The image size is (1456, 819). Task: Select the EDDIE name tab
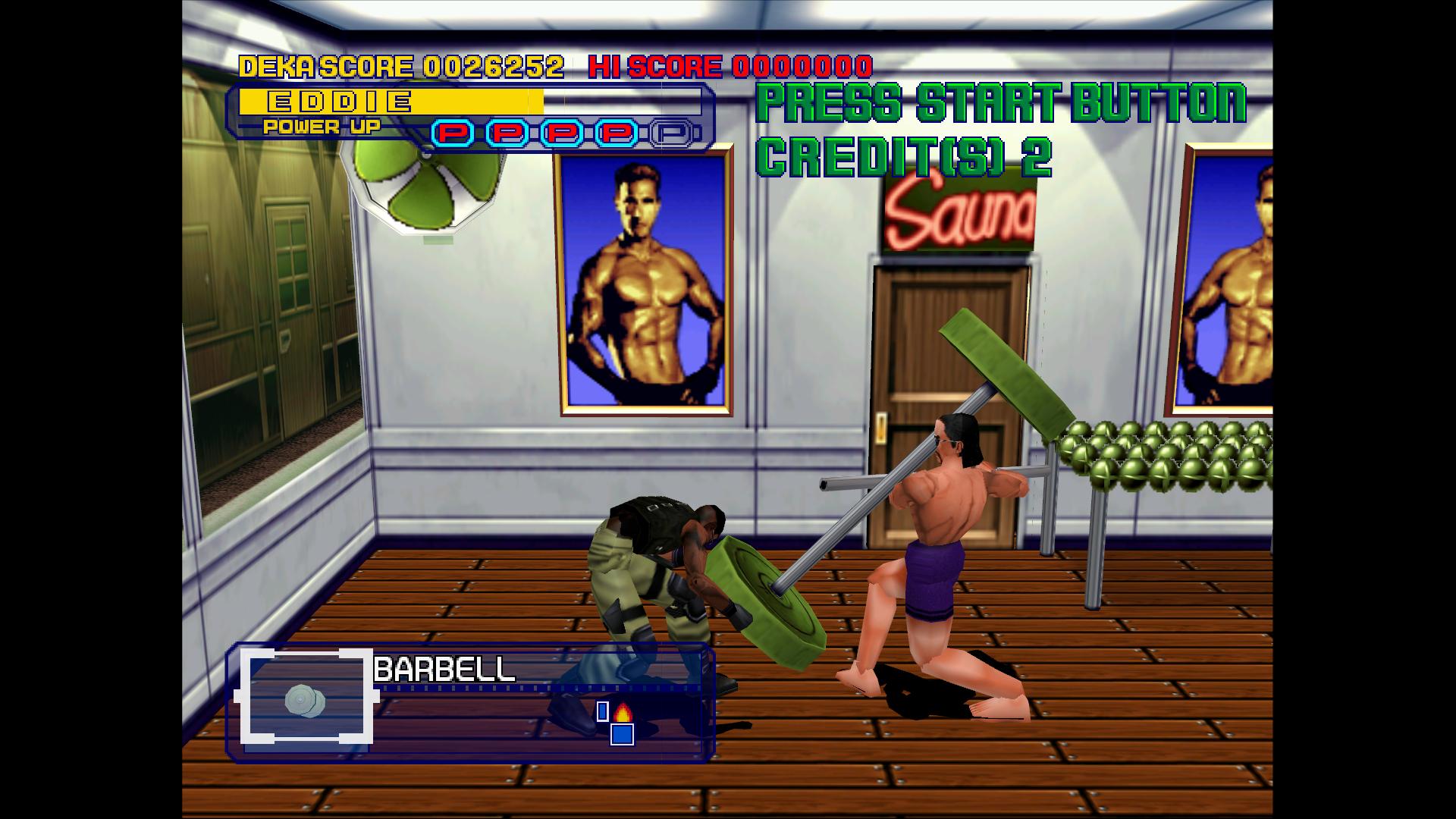(x=337, y=99)
